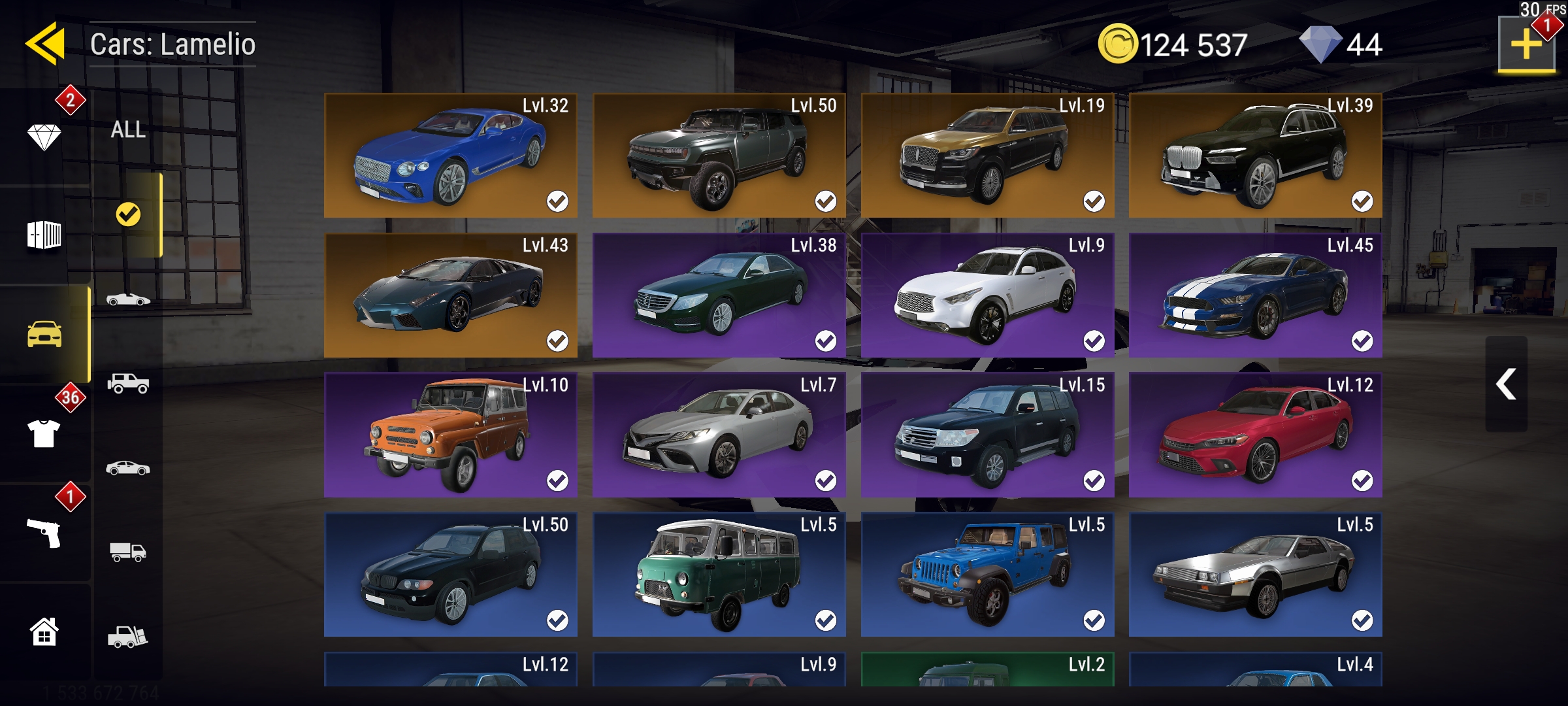Pick the blue striped Mustang Lvl.45
Image resolution: width=1568 pixels, height=706 pixels.
[x=1255, y=295]
